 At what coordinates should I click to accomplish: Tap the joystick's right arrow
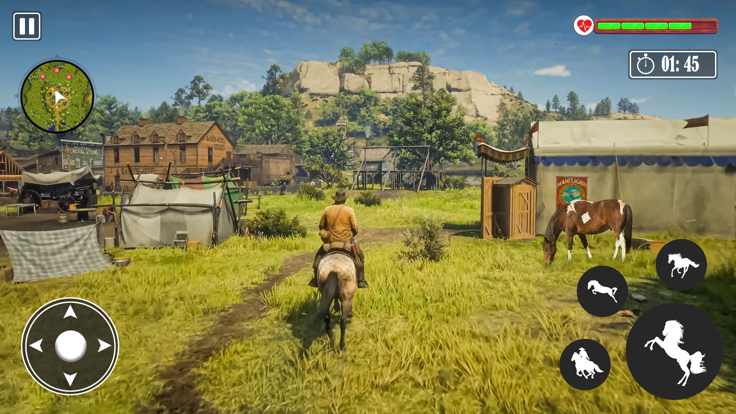tap(104, 346)
